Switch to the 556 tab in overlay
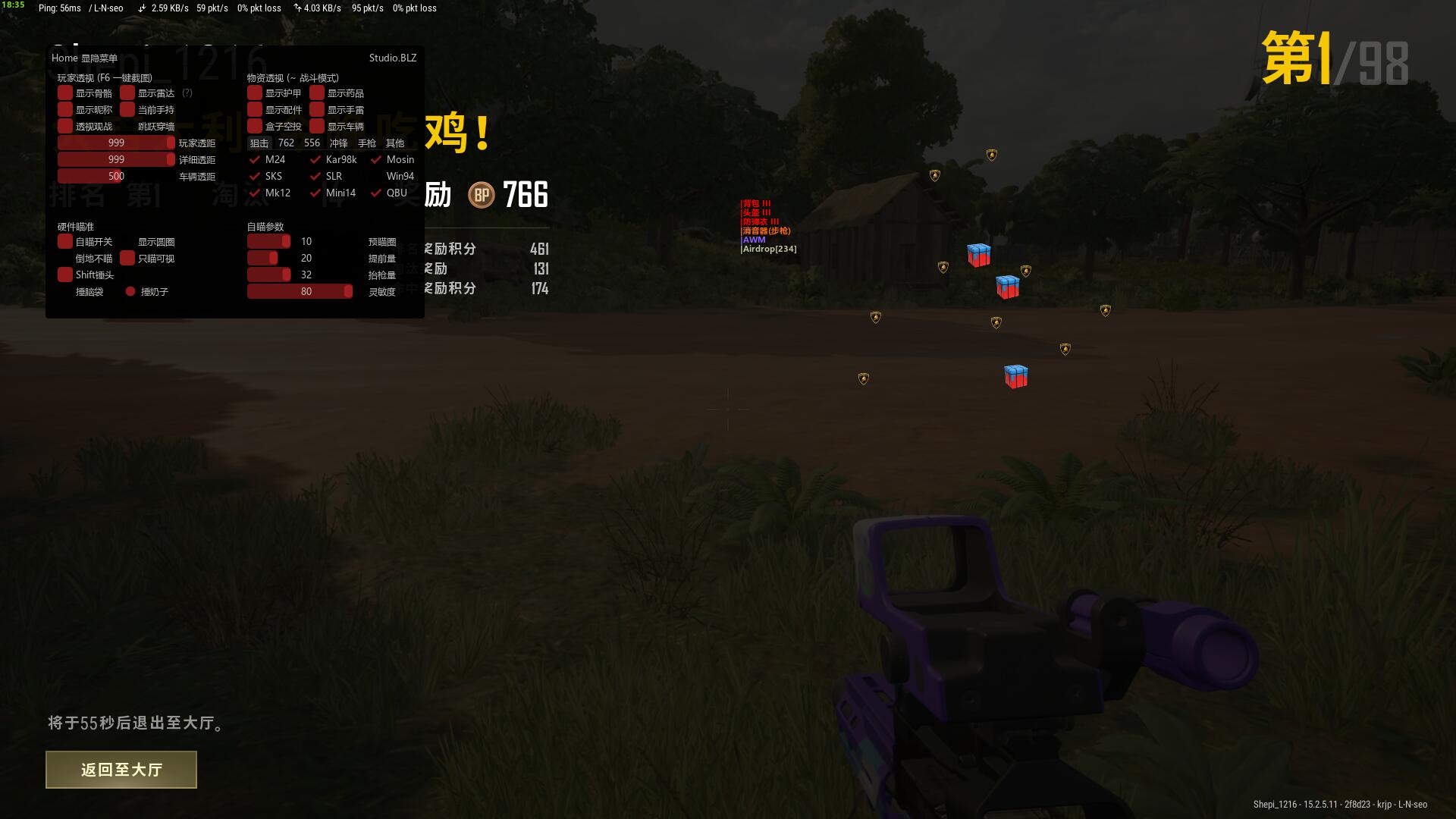The image size is (1456, 819). pos(312,143)
